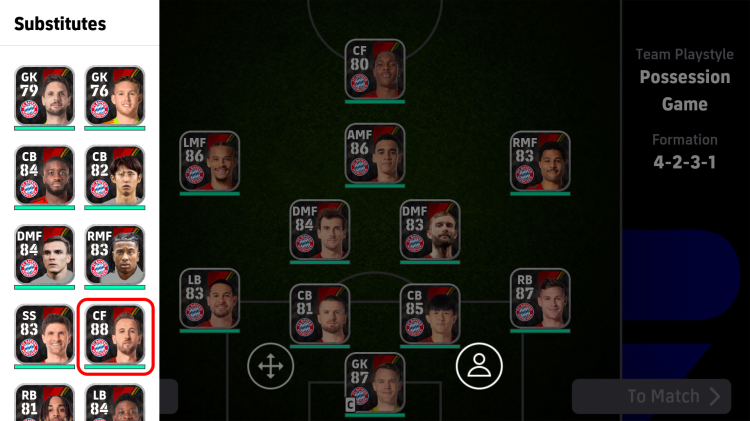Pick the SS 83 substitute card

44,335
